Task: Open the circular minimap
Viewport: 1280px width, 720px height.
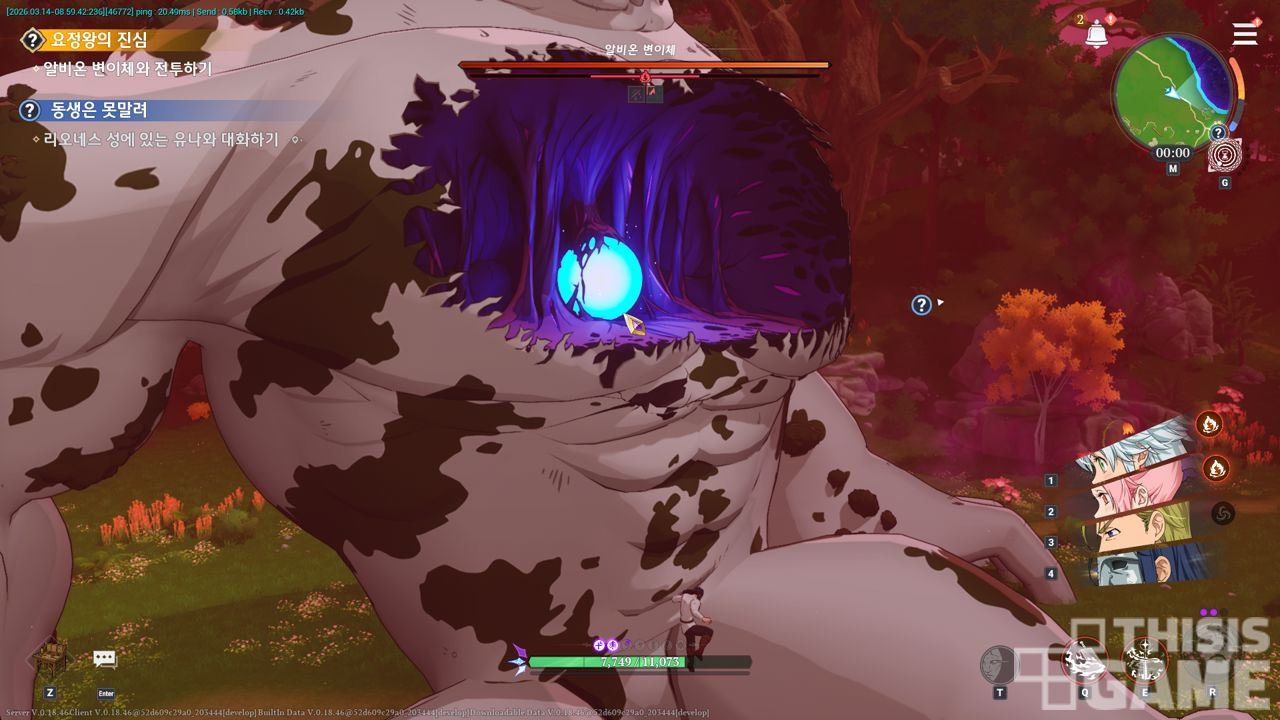Action: click(x=1173, y=91)
